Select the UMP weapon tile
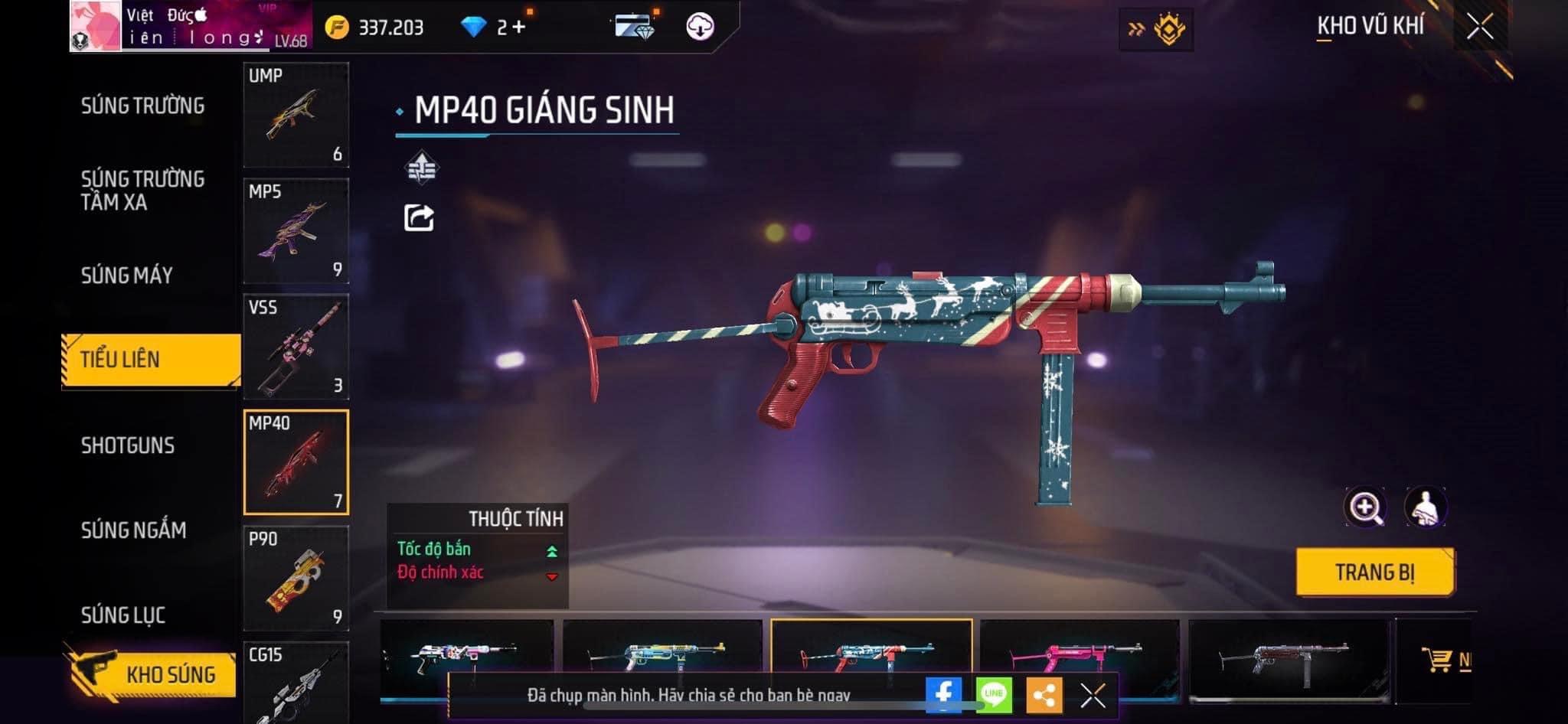1568x724 pixels. tap(296, 115)
